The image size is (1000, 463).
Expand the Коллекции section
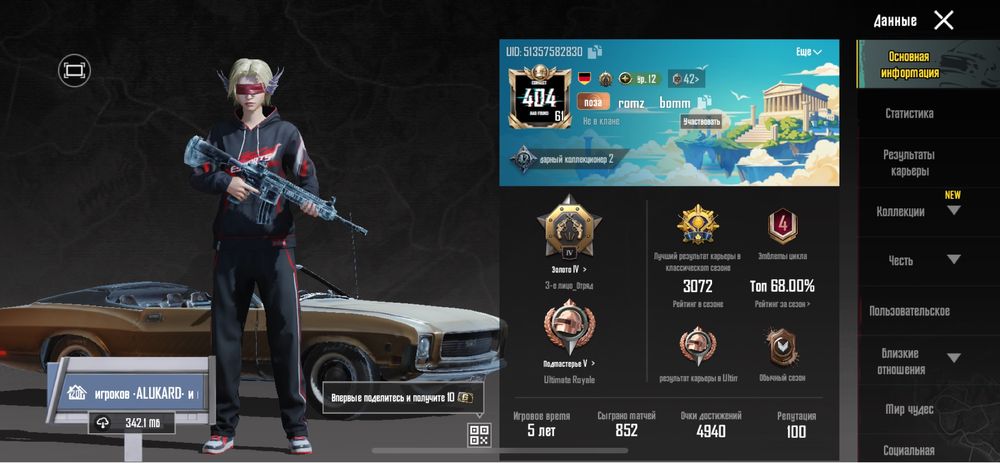[x=953, y=211]
